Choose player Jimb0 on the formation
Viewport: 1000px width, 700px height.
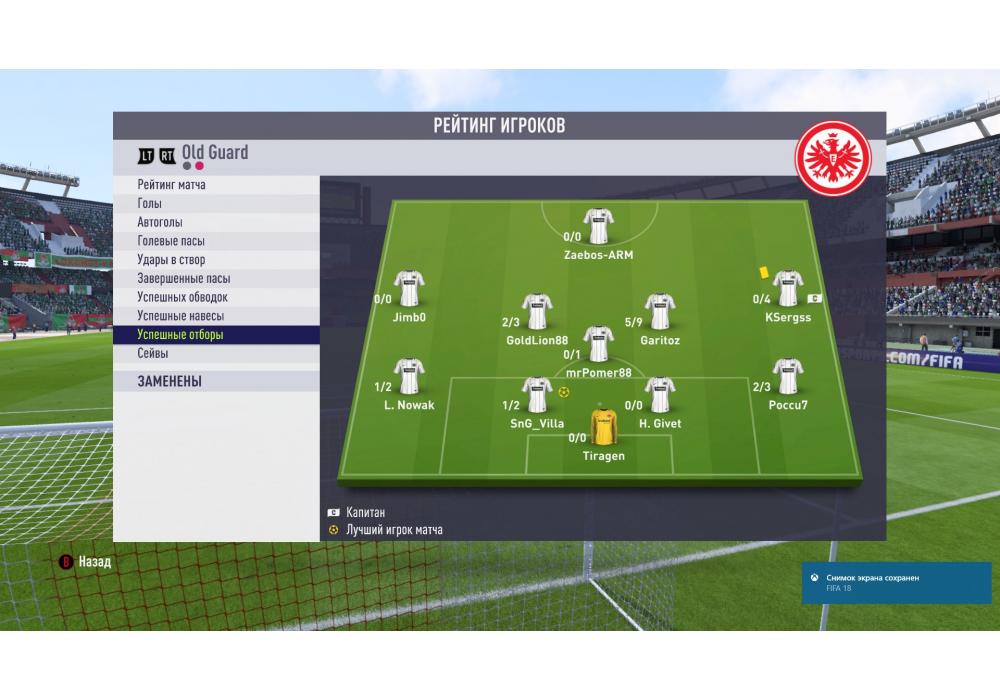(409, 289)
